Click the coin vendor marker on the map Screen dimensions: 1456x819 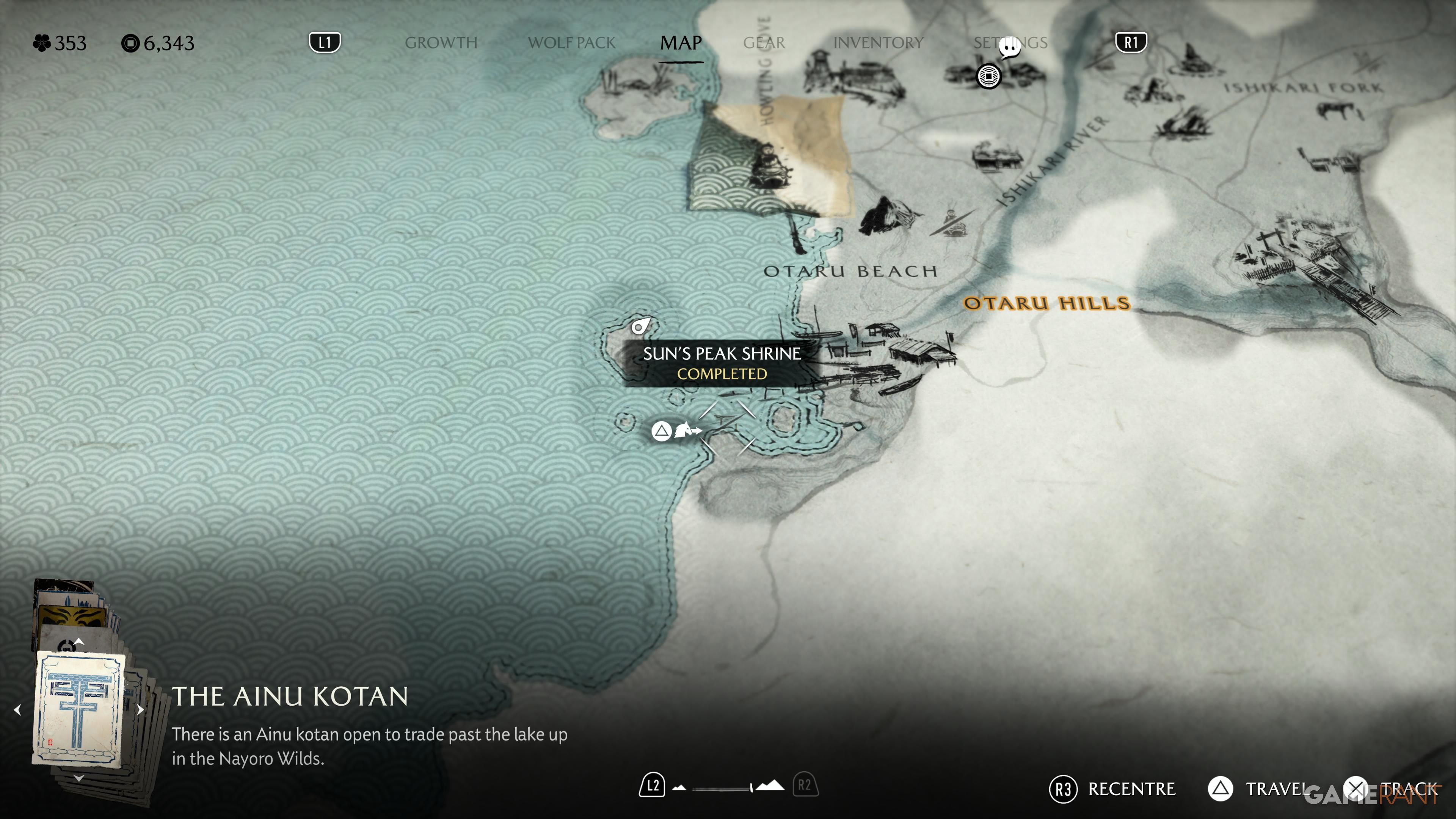(988, 76)
